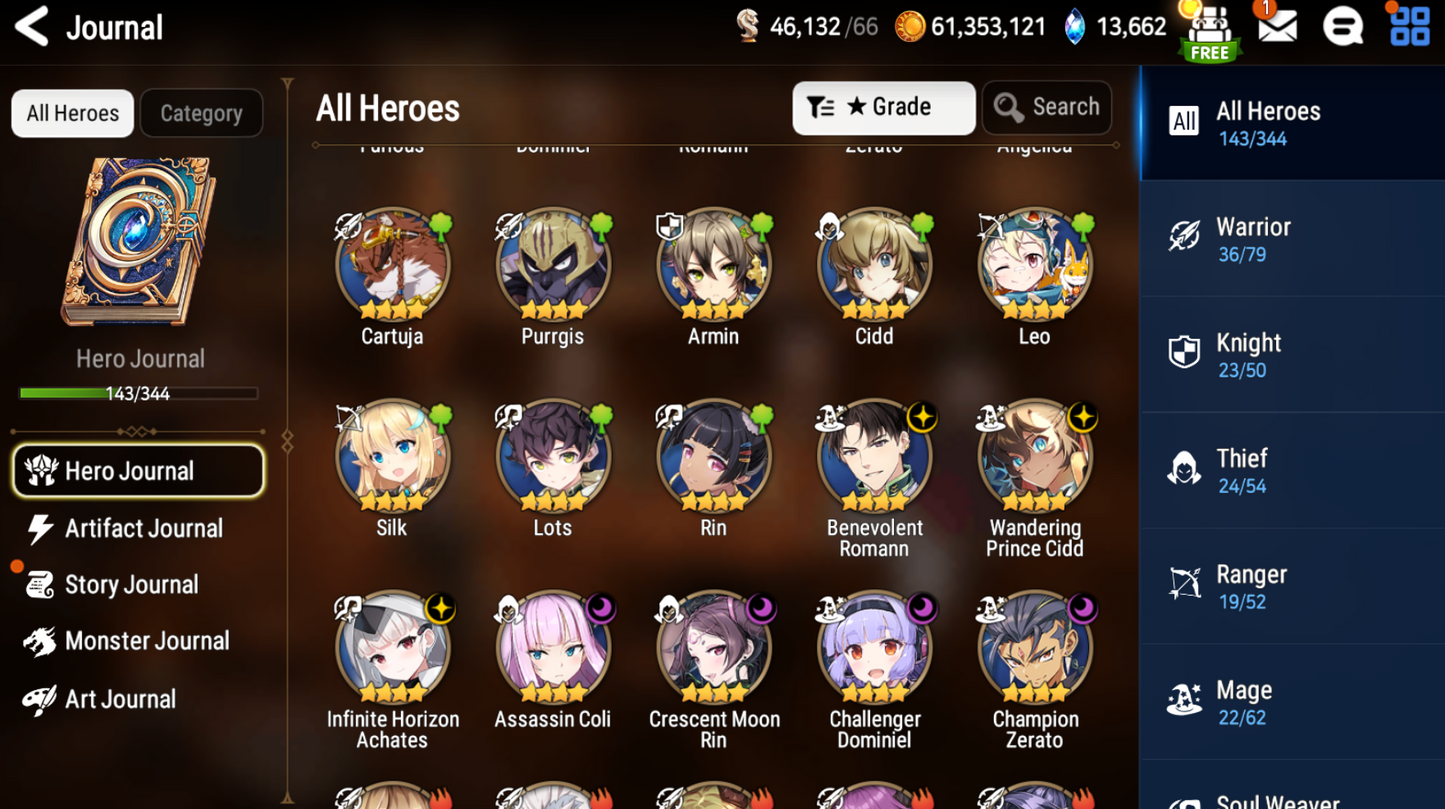The image size is (1445, 809).
Task: Open the mailbox envelope icon
Action: click(x=1277, y=27)
